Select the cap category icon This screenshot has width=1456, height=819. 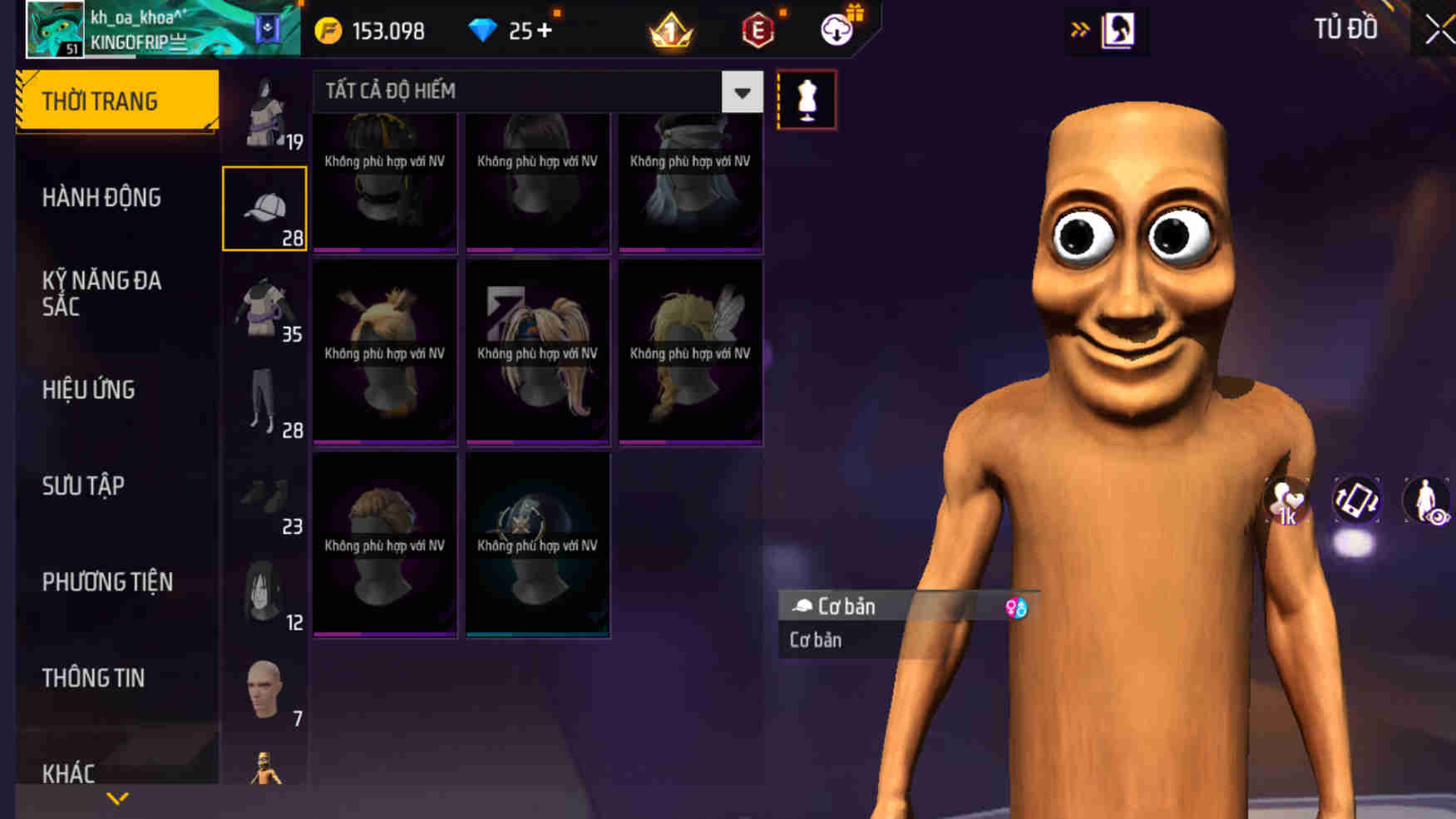[x=264, y=206]
